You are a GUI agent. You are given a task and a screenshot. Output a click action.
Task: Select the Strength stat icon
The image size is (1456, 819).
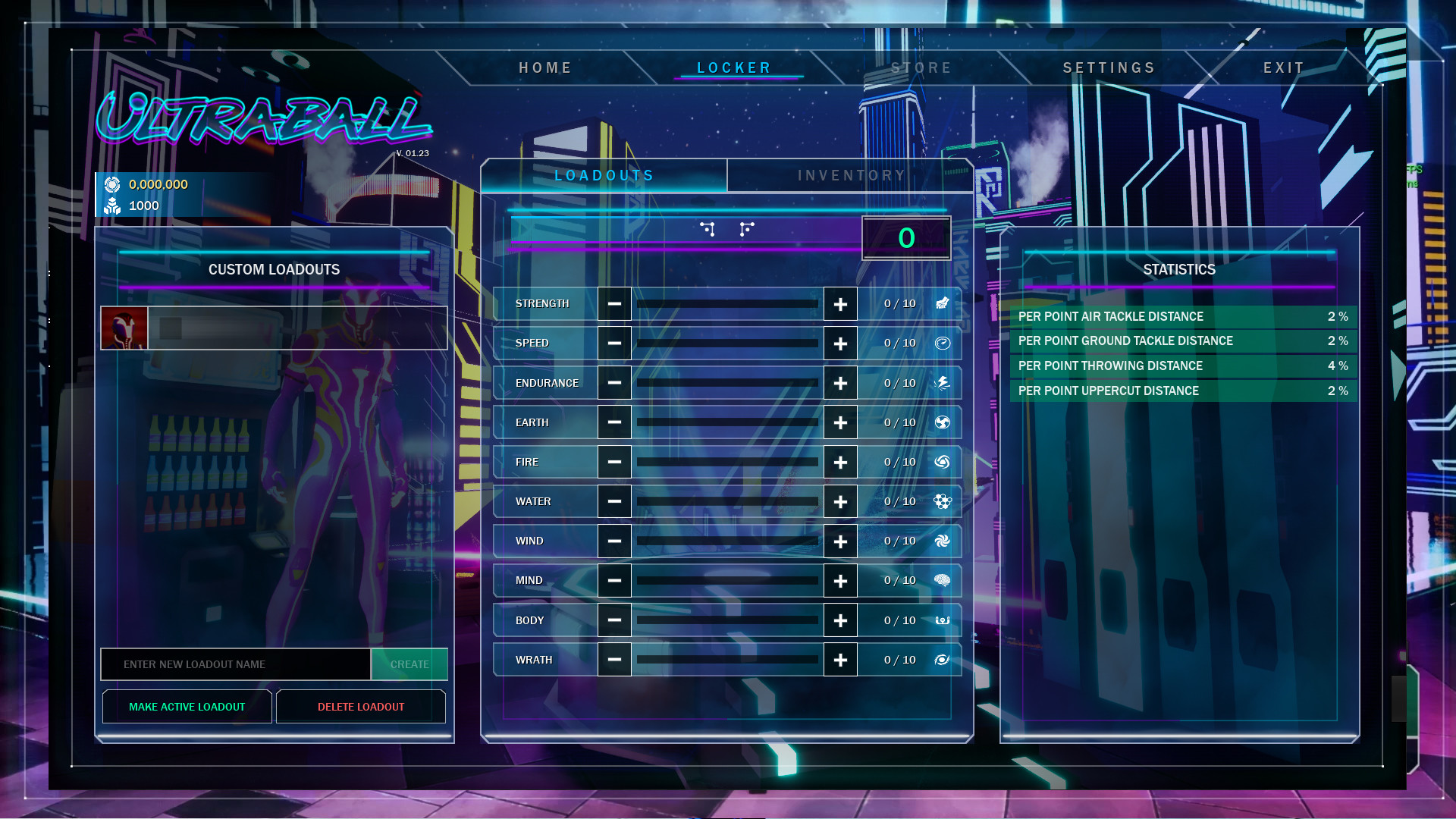(942, 303)
